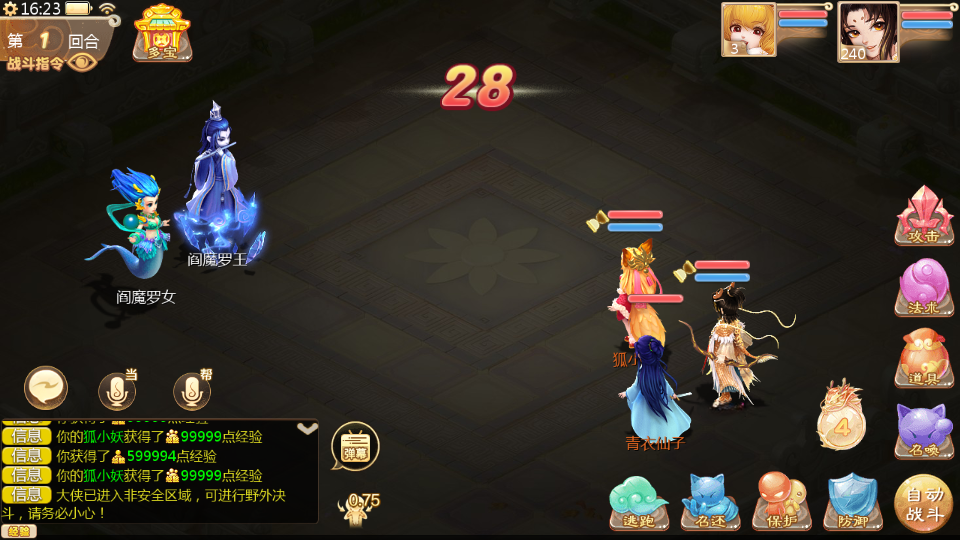Viewport: 960px width, 540px height.
Task: Select the 召唤 summon command
Action: pyautogui.click(x=924, y=428)
